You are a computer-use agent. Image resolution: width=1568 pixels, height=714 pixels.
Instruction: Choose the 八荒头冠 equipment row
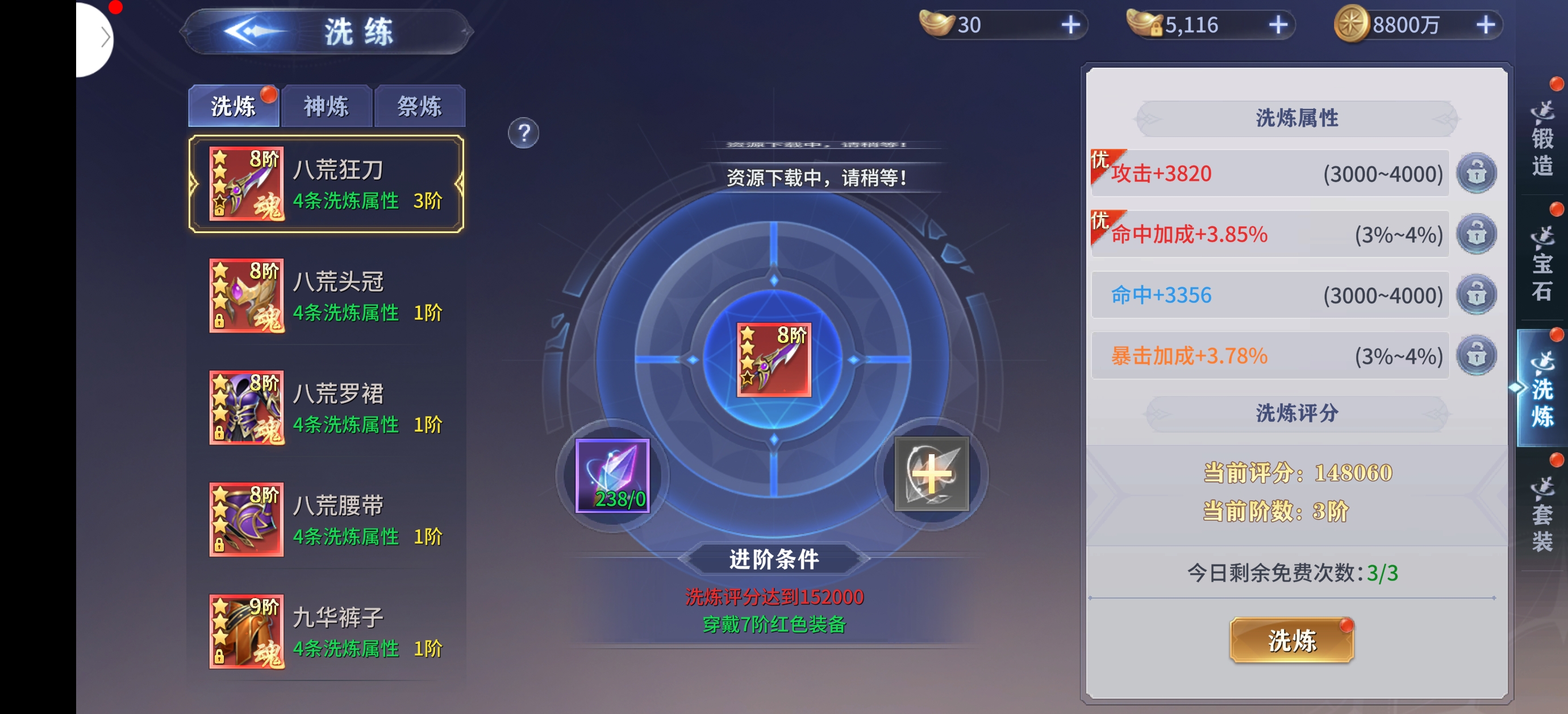[x=326, y=296]
